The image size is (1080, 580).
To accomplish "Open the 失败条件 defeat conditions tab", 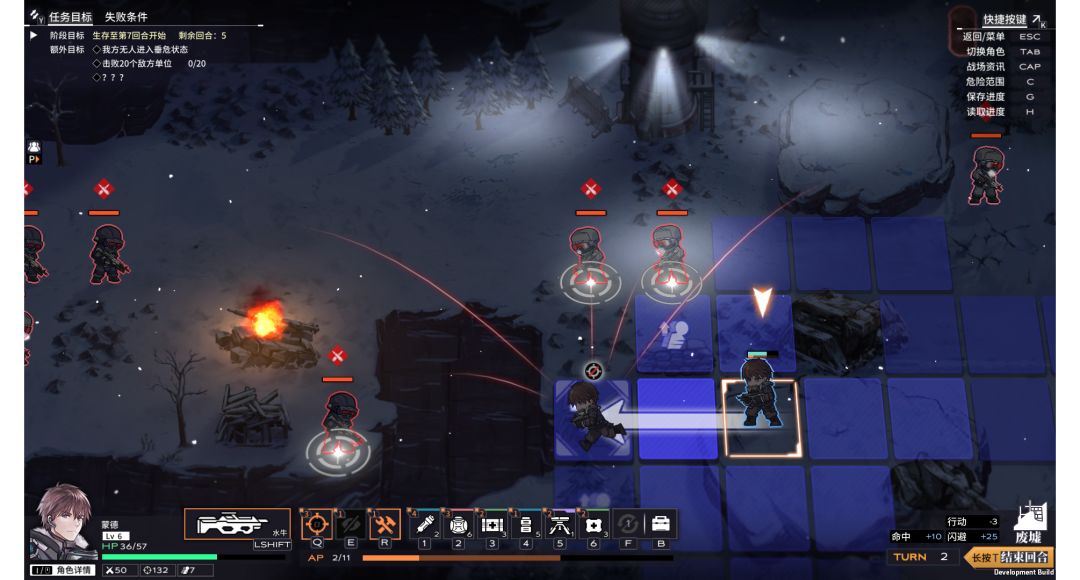I will tap(126, 17).
